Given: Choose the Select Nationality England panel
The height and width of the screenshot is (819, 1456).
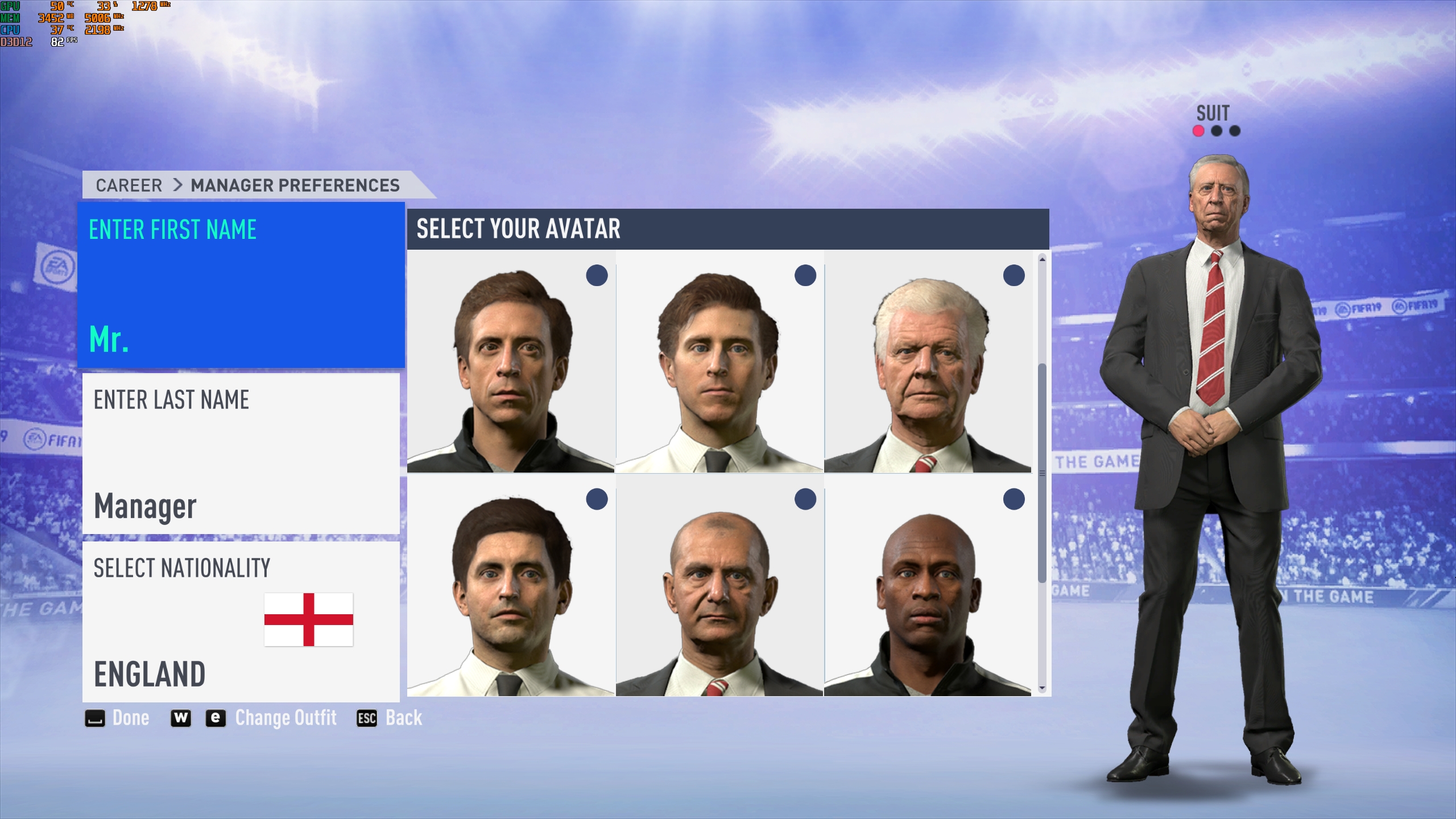Looking at the screenshot, I should [x=241, y=621].
